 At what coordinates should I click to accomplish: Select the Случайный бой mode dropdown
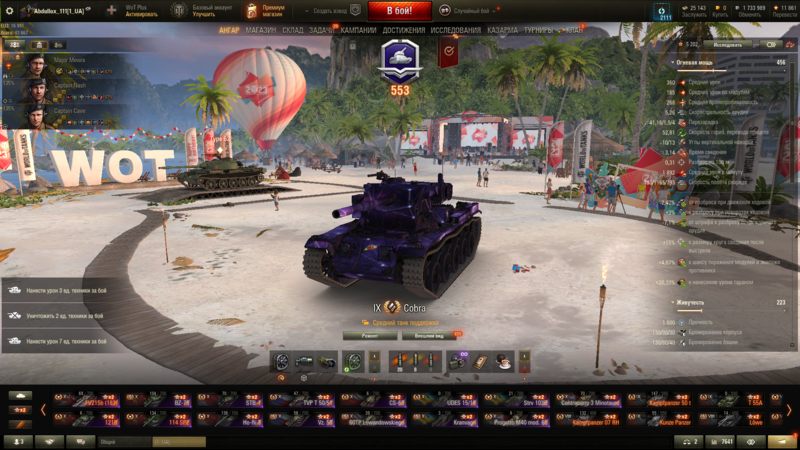pyautogui.click(x=479, y=11)
